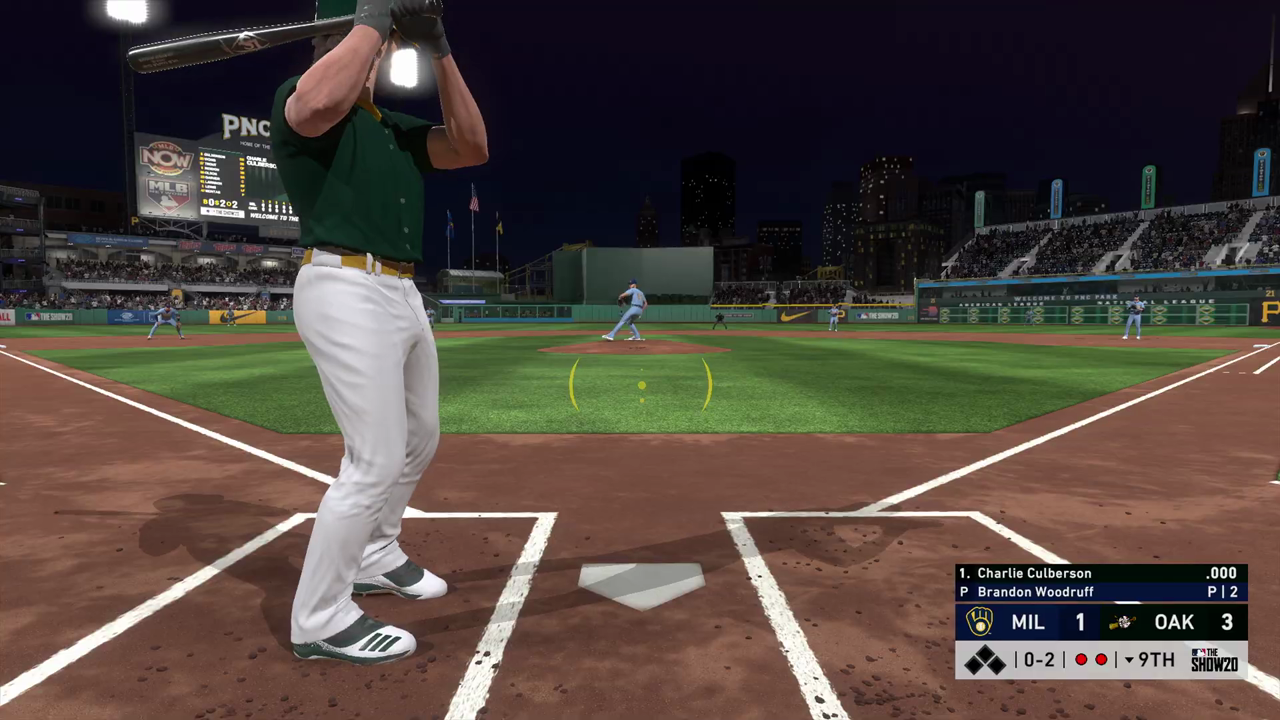Click the second red out indicator dot
This screenshot has height=720, width=1280.
1102,659
